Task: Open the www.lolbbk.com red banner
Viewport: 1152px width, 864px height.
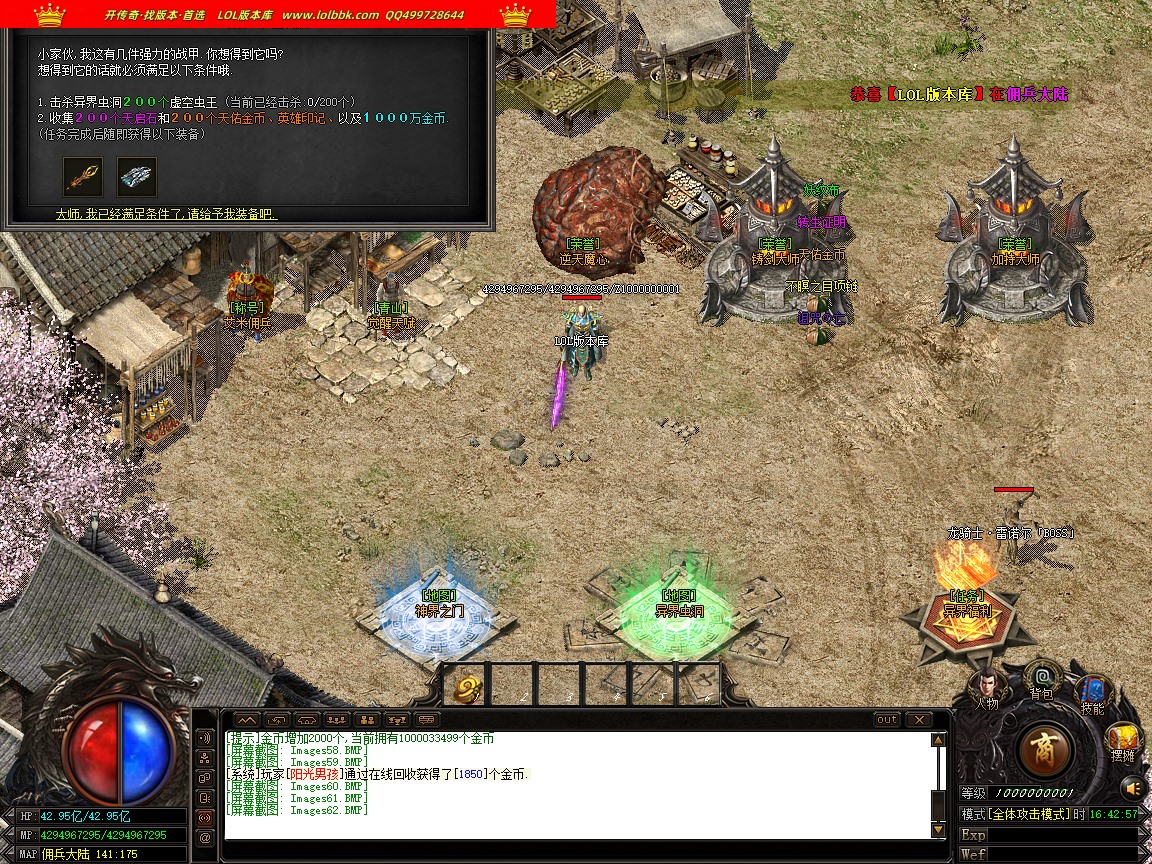Action: [278, 15]
